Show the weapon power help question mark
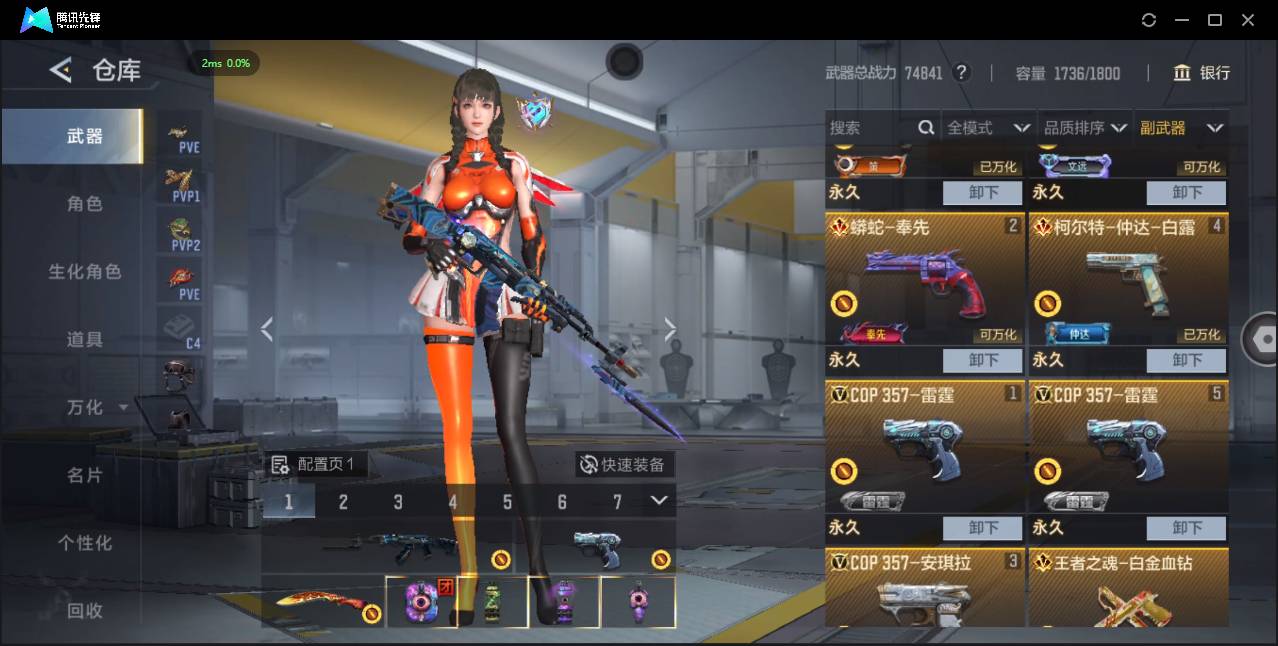This screenshot has height=646, width=1278. point(962,73)
